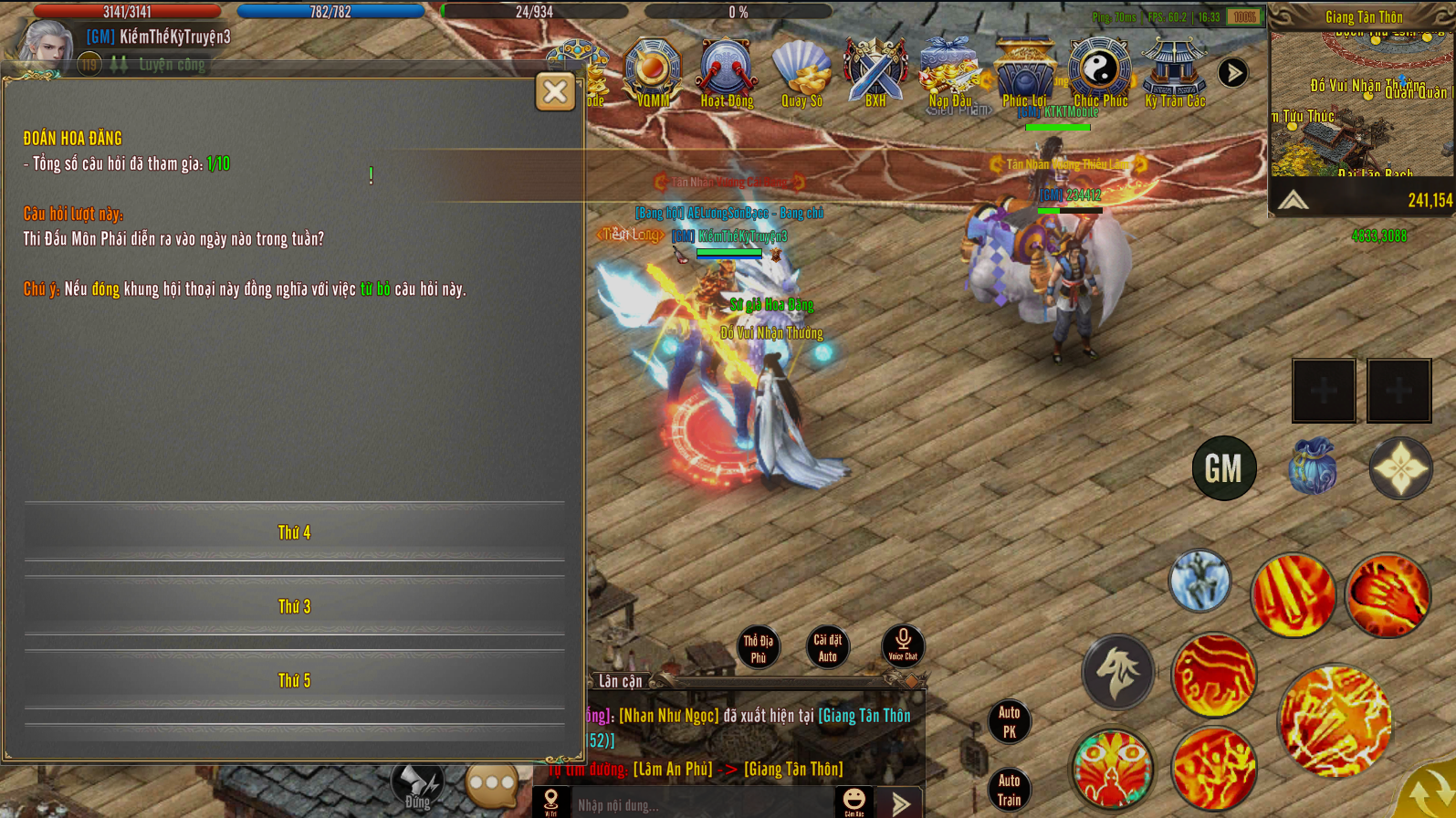This screenshot has width=1456, height=818.
Task: Open the Phúc Lợi benefits chest
Action: tap(1024, 72)
